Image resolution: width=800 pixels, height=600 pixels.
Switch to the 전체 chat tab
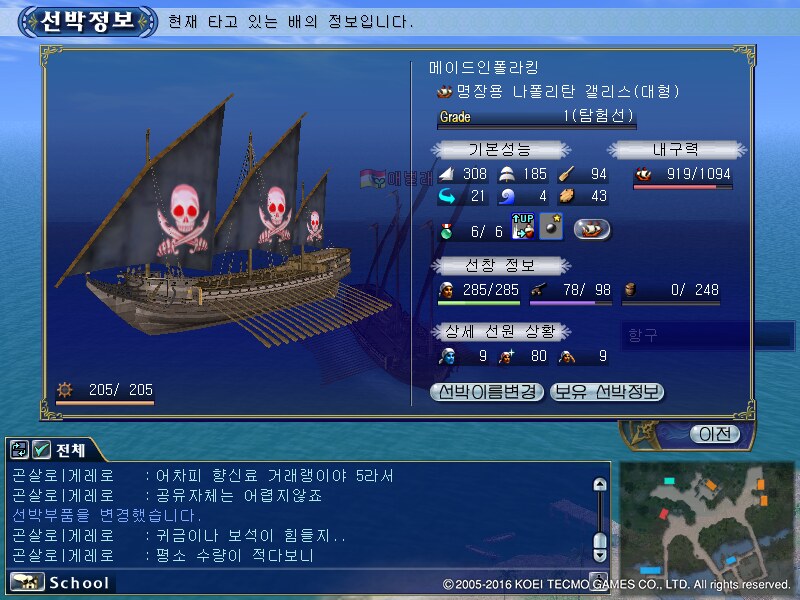point(71,450)
